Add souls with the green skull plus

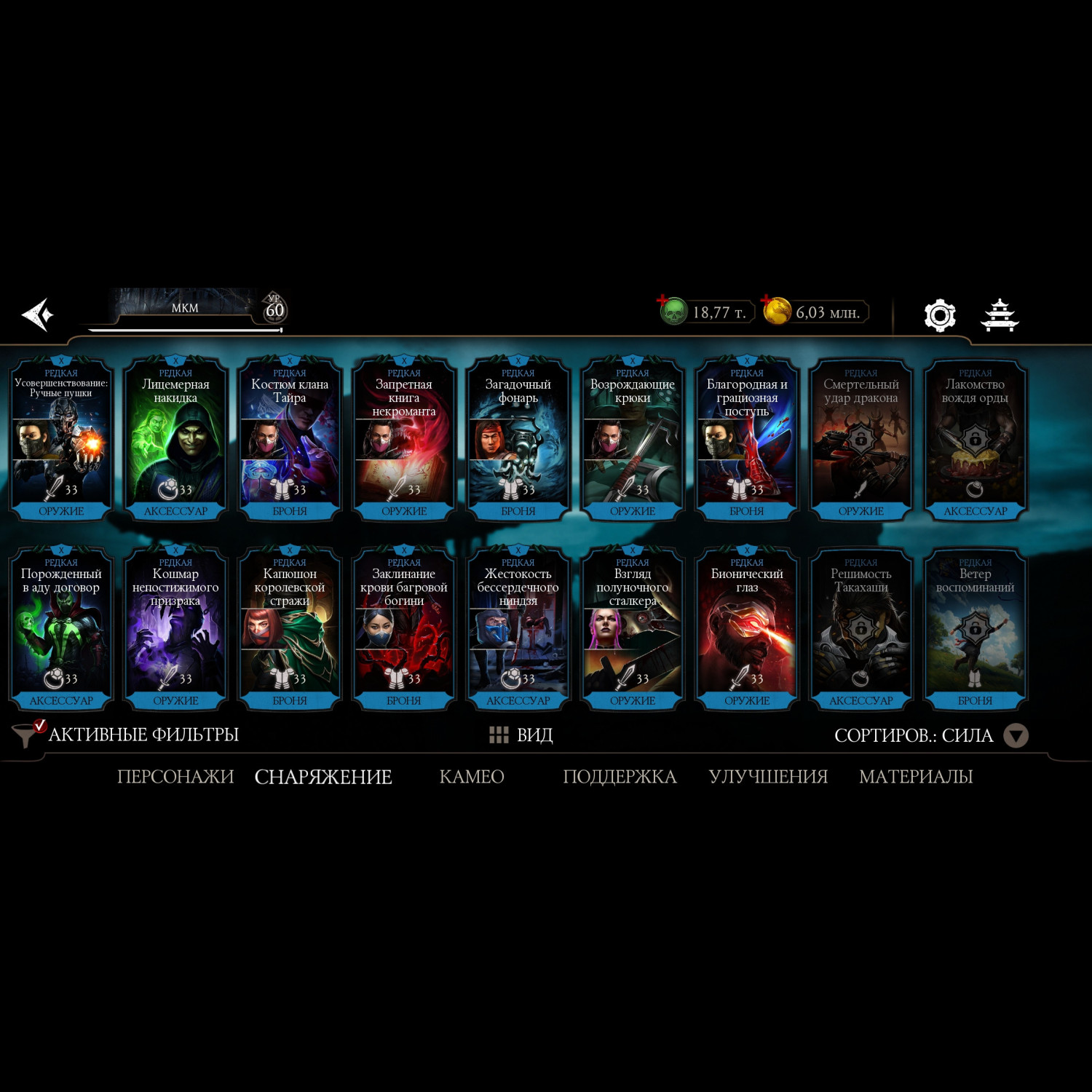tap(673, 312)
